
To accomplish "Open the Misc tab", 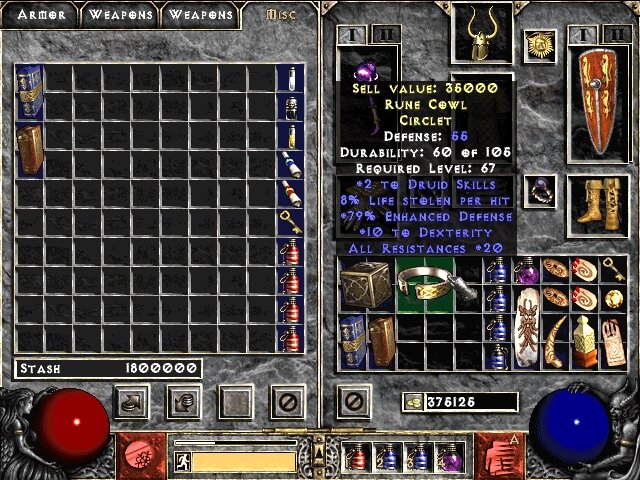I will (278, 15).
